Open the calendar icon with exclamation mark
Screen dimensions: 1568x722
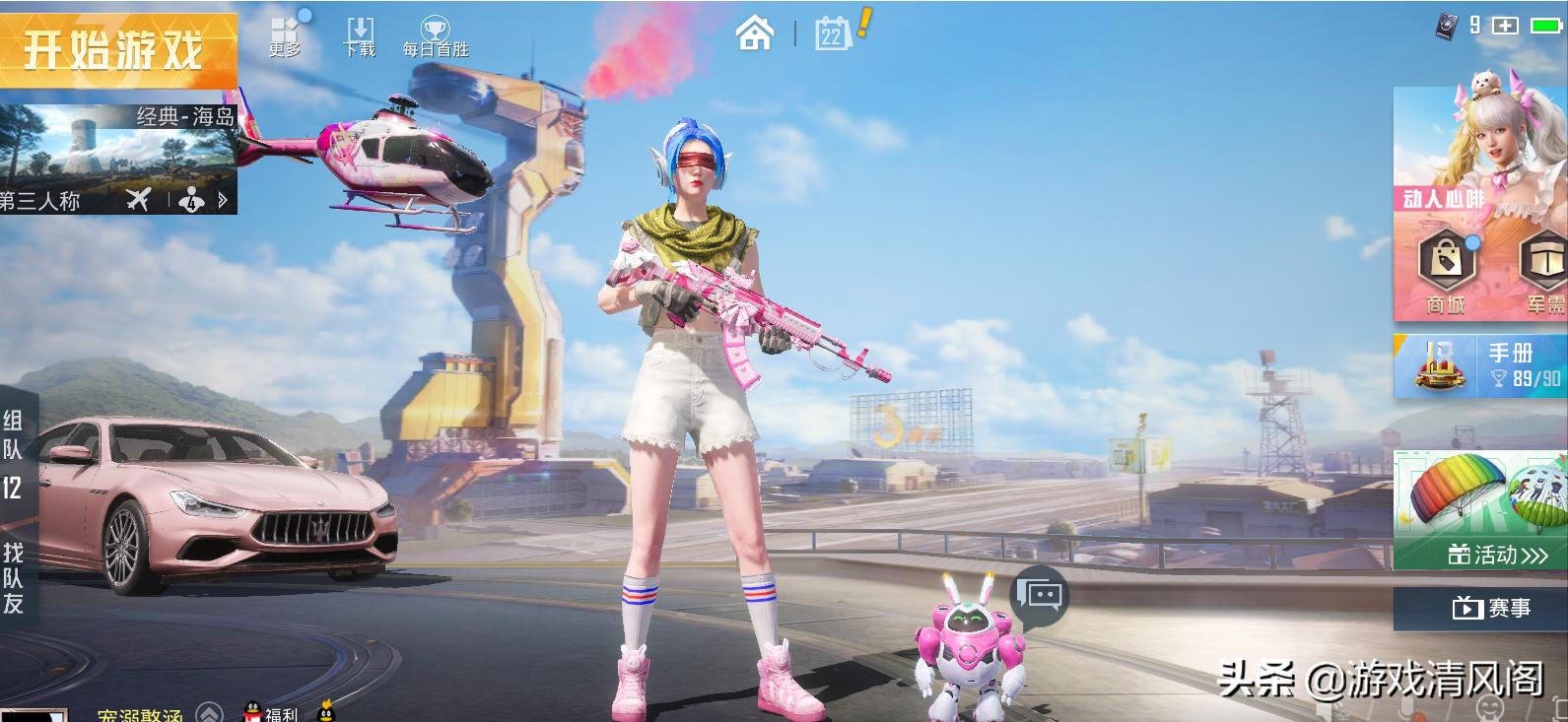pos(834,33)
